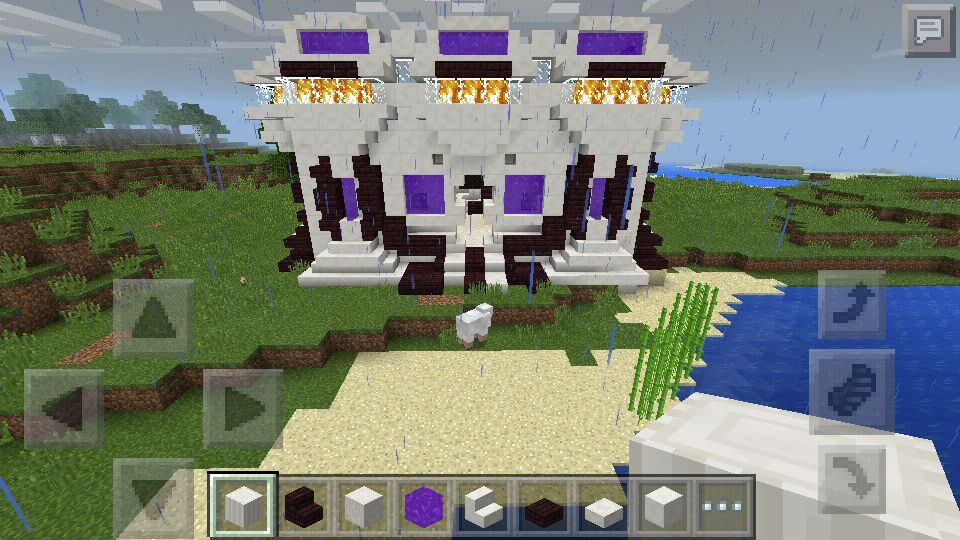Select the nether brick stairs slot
The height and width of the screenshot is (540, 960).
[304, 505]
